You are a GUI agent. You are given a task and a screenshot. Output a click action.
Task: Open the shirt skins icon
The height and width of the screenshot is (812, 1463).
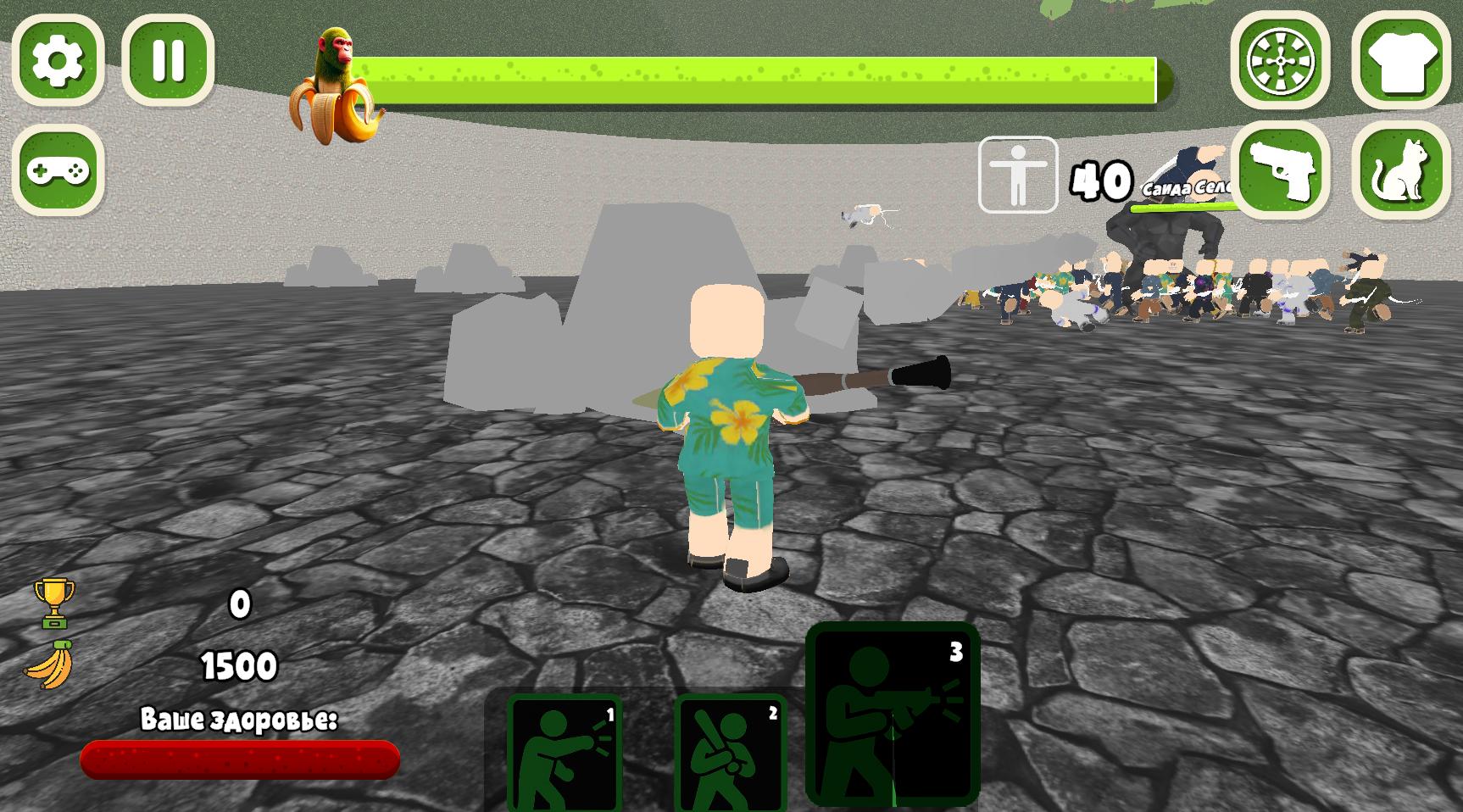(1400, 61)
